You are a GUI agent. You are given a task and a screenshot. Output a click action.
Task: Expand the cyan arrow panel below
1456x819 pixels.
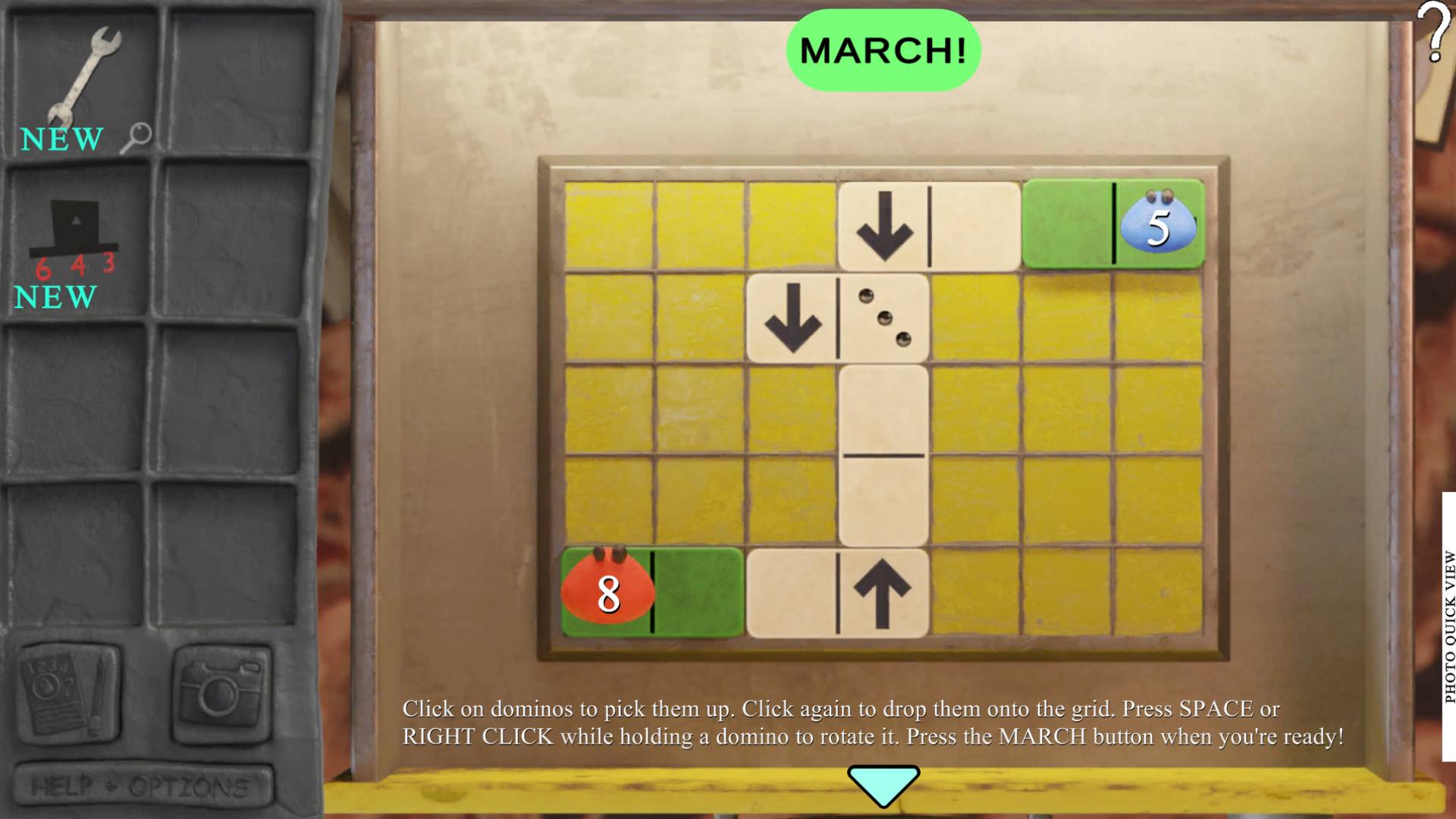pos(882,786)
